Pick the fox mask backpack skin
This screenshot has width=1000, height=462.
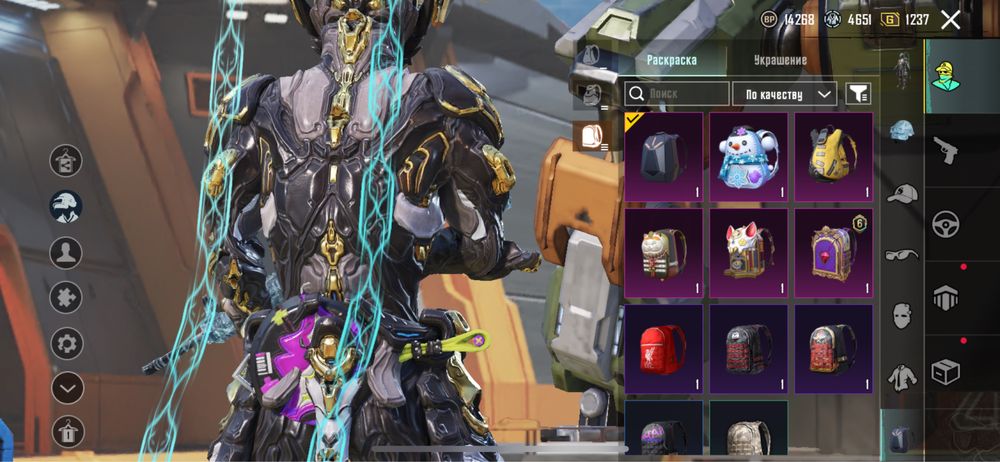point(748,252)
